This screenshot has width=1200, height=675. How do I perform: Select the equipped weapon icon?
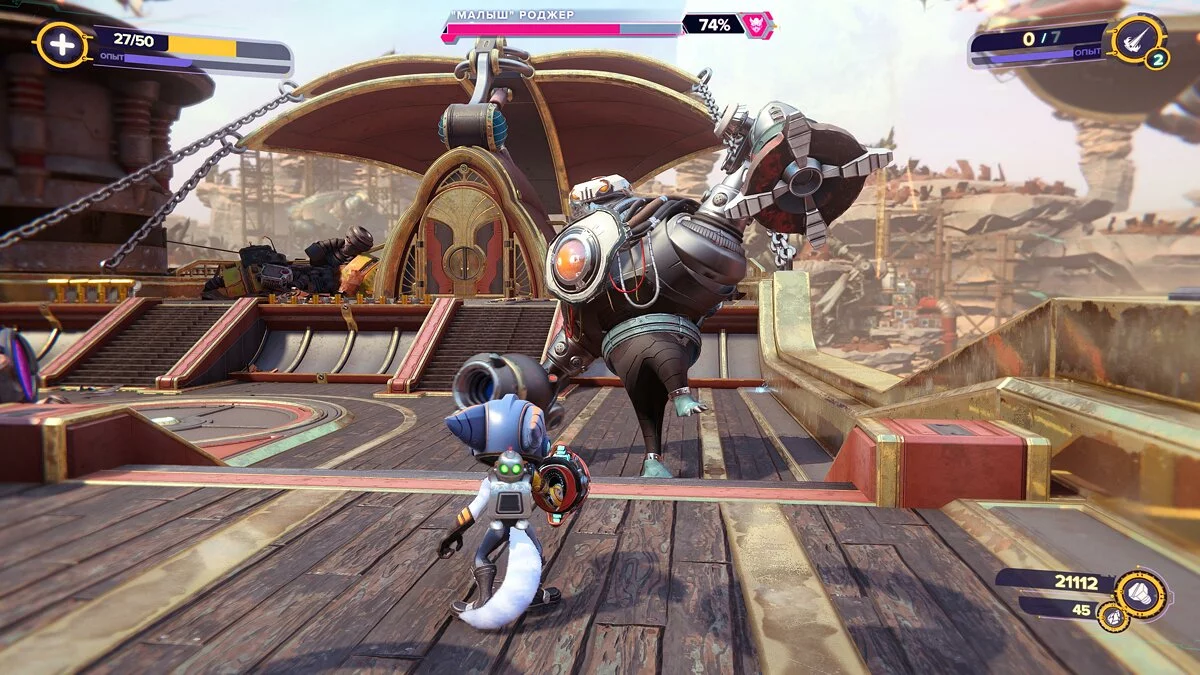tap(1135, 39)
